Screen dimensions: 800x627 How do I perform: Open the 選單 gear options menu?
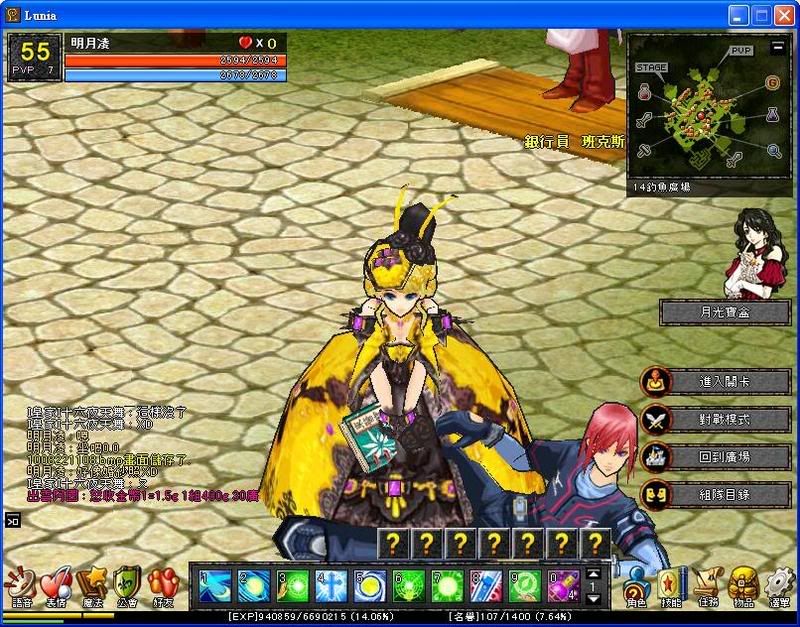pyautogui.click(x=778, y=586)
